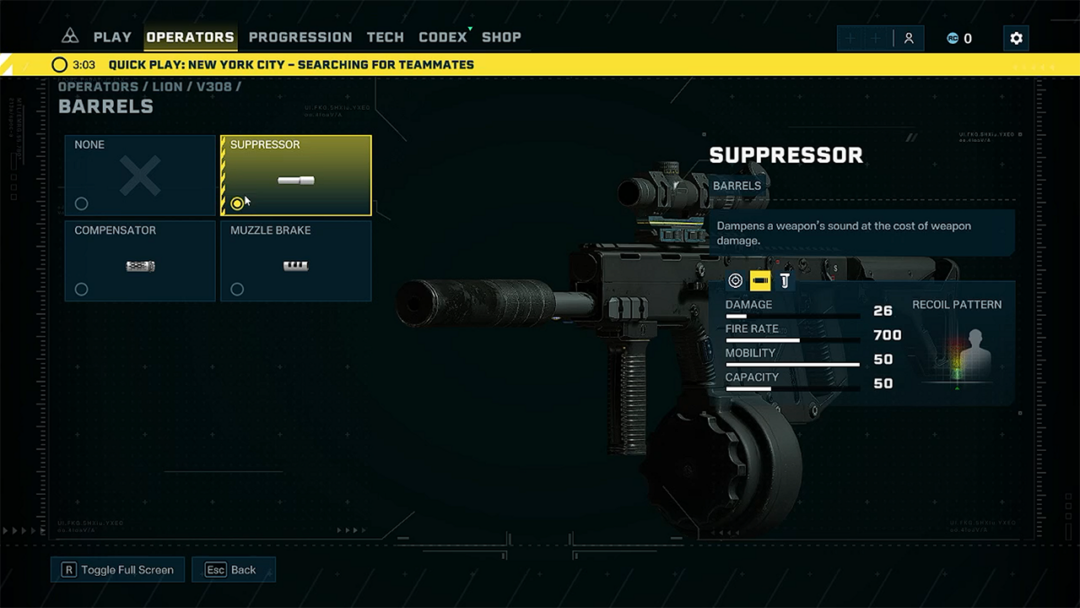Choose the Suppressor barrel tile
This screenshot has height=608, width=1080.
(x=296, y=176)
